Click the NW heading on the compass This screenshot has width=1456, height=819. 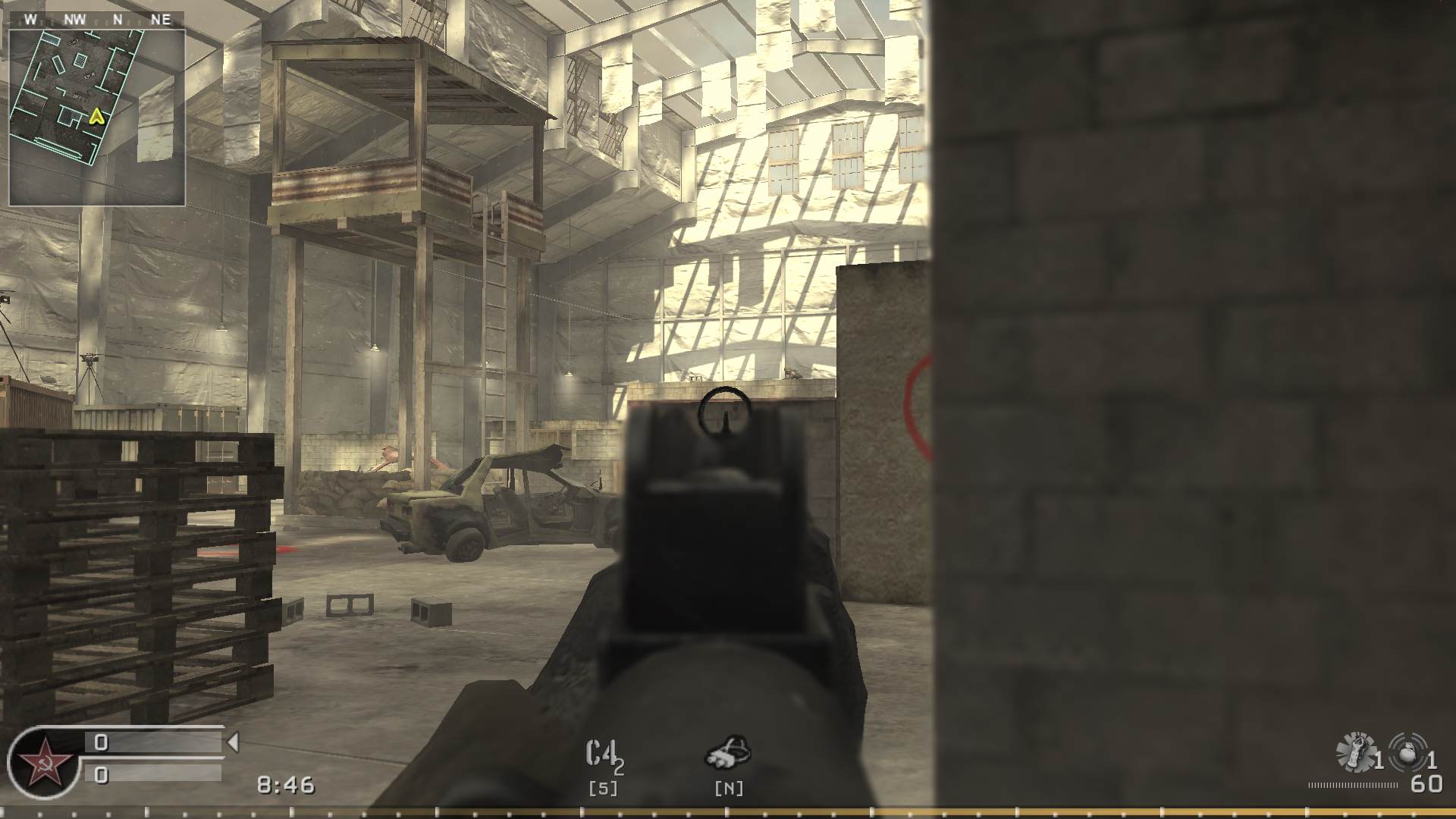[74, 20]
